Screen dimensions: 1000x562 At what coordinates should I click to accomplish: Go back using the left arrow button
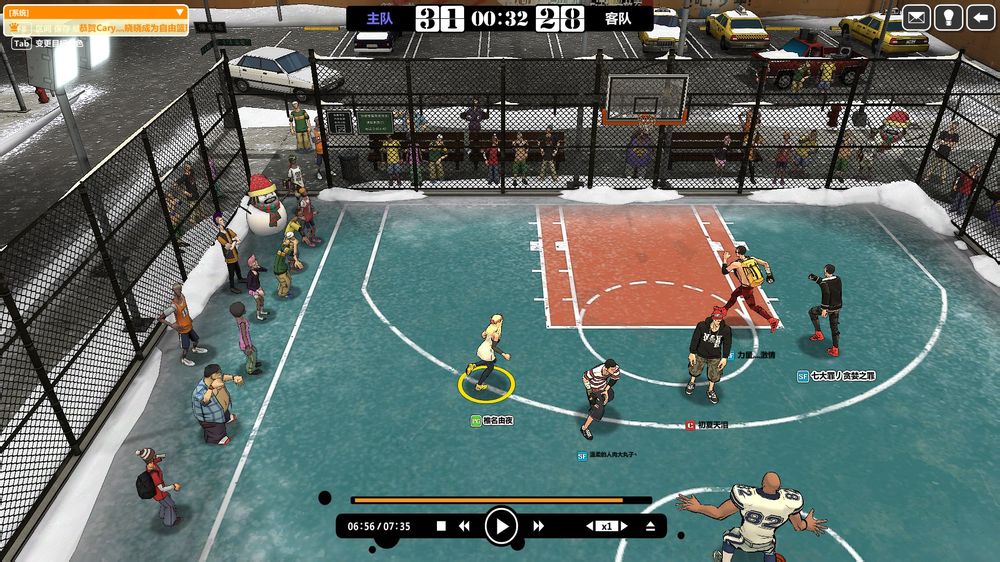point(980,17)
